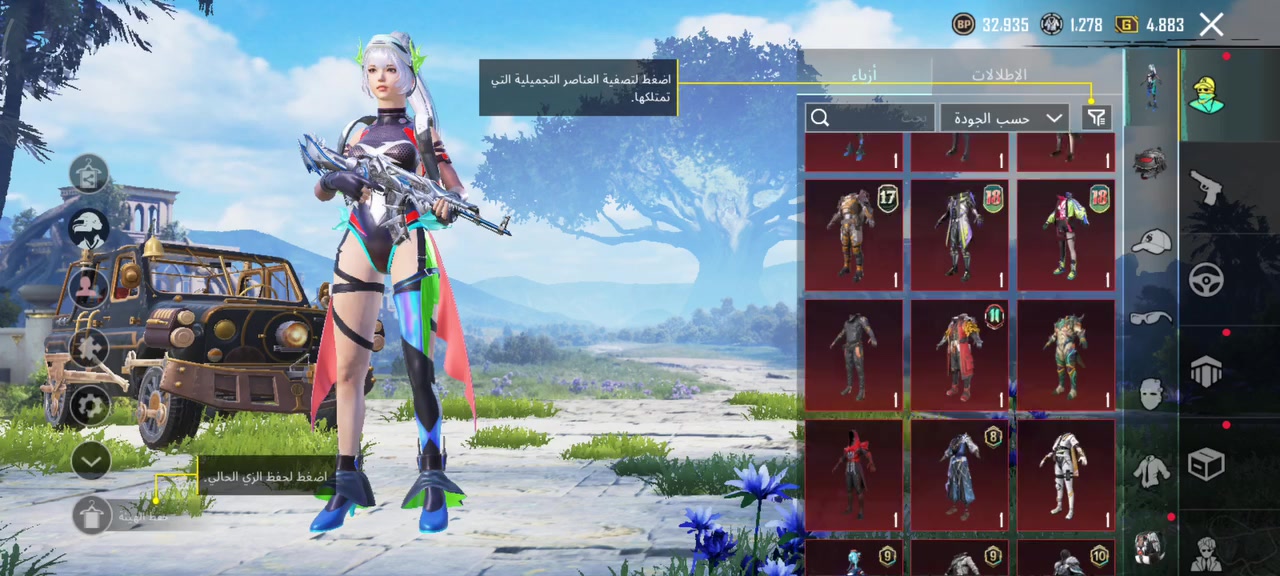Switch to the أزياء (outfits) tab
This screenshot has width=1280, height=576.
coord(865,75)
